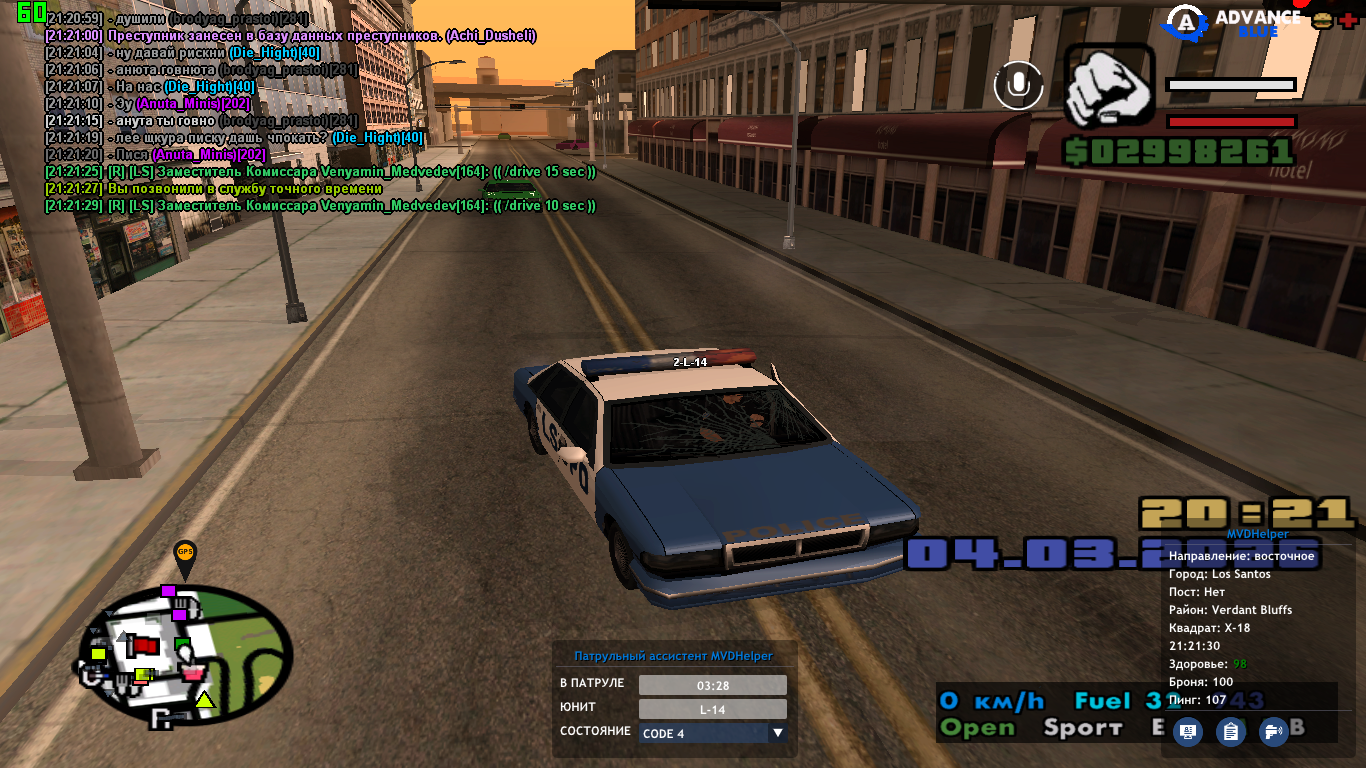Select the patrol time field showing 03:28
Screen dimensions: 1366x768
coord(712,685)
